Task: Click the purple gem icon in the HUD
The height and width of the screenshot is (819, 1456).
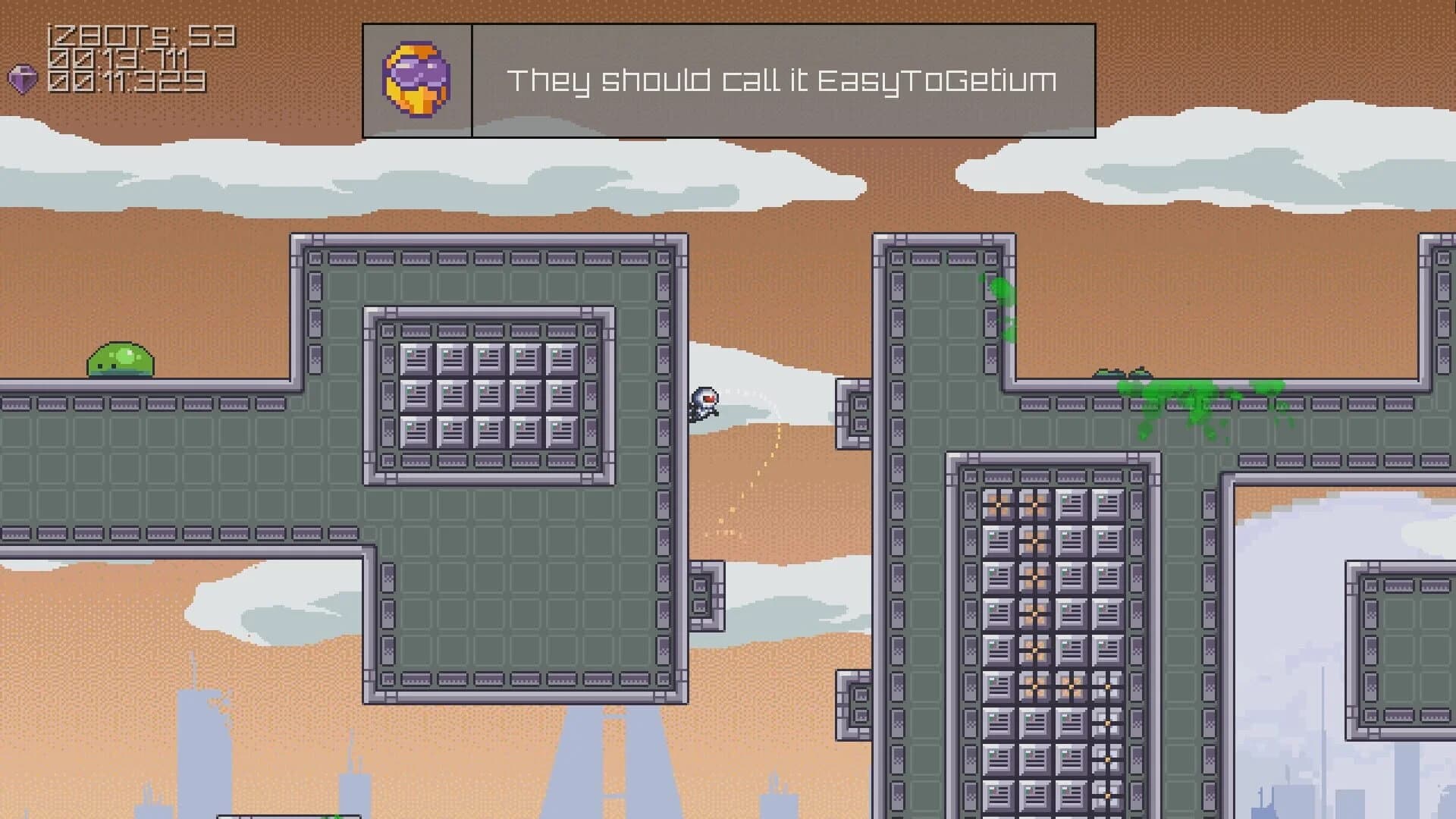Action: coord(23,79)
